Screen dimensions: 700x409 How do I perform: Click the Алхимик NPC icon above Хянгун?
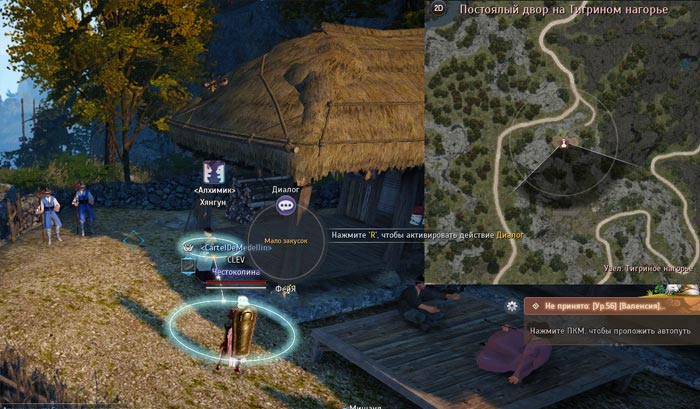click(212, 171)
